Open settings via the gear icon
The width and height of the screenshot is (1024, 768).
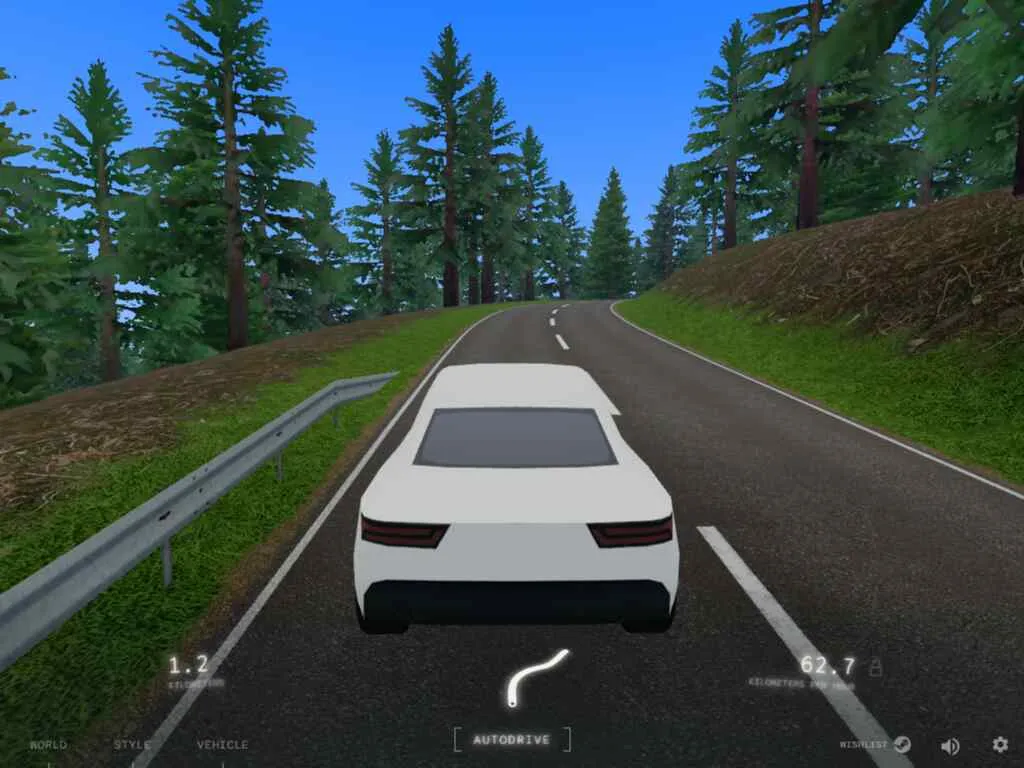click(x=1000, y=745)
